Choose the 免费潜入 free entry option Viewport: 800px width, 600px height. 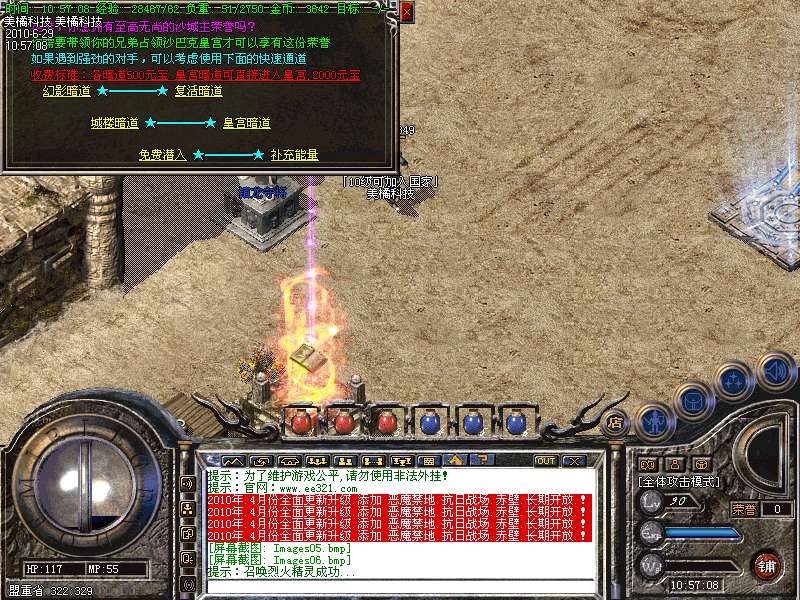162,155
